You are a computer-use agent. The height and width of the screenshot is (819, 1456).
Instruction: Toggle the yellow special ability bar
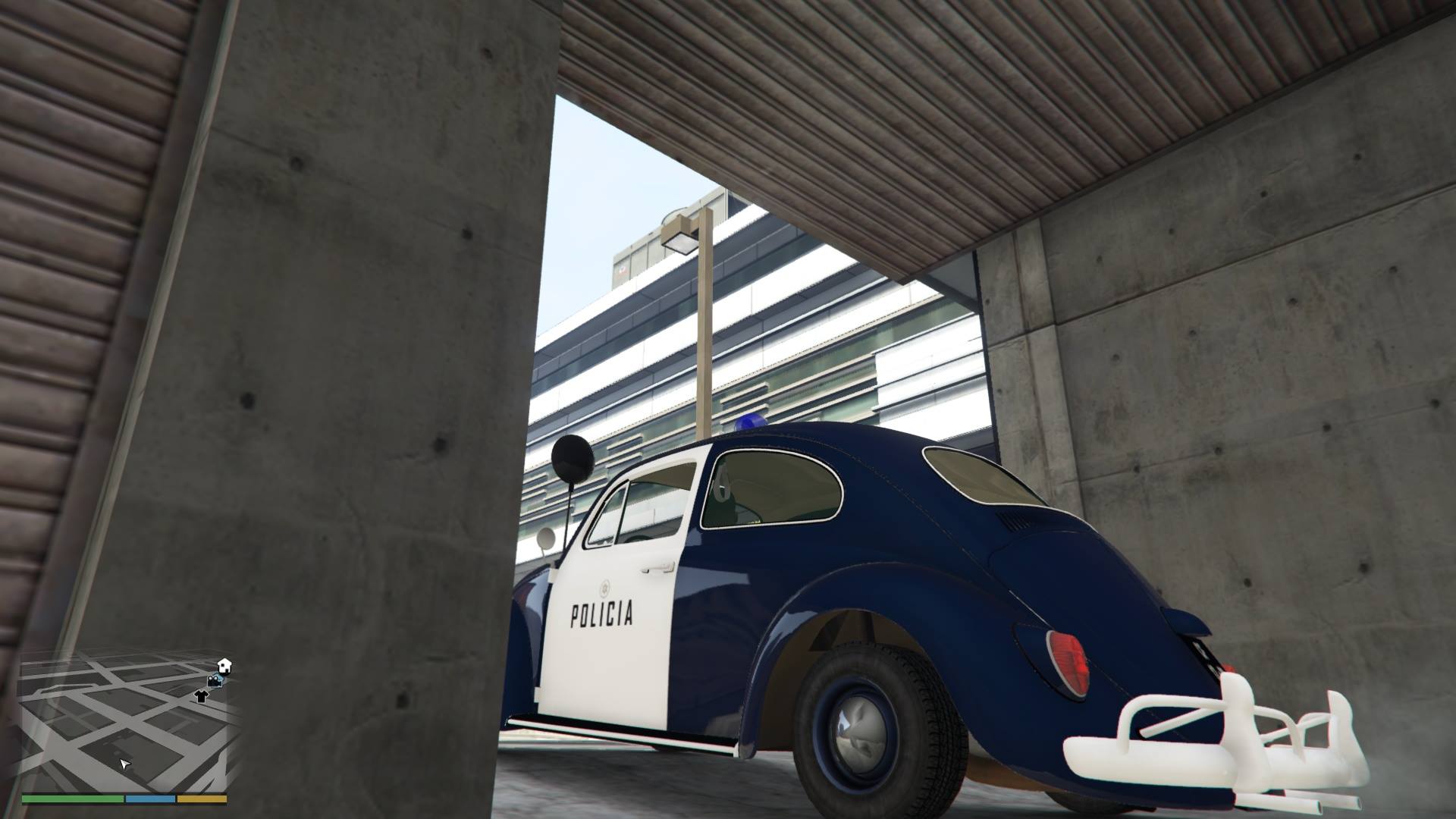(x=202, y=798)
